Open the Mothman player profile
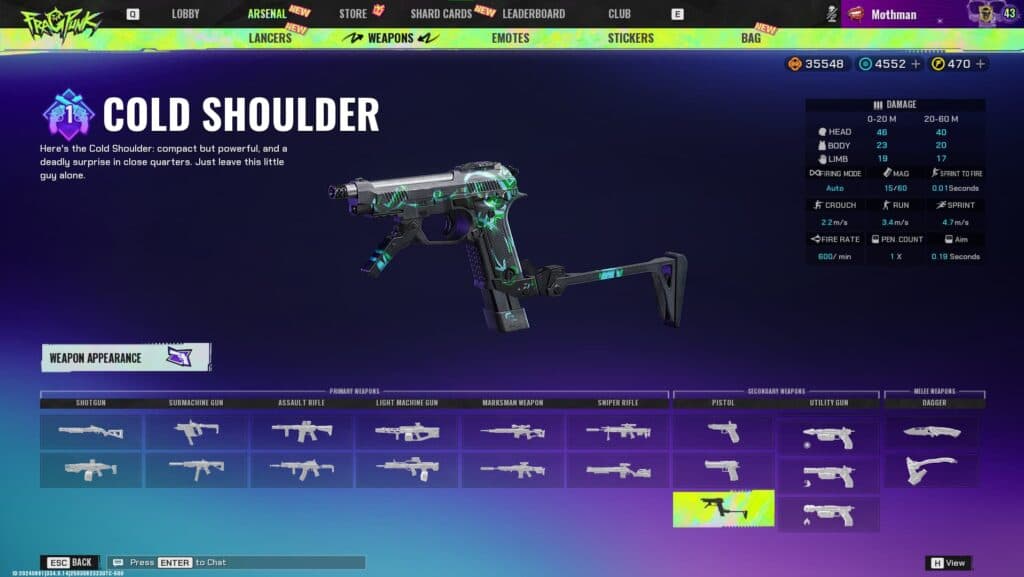This screenshot has width=1024, height=577. click(893, 14)
